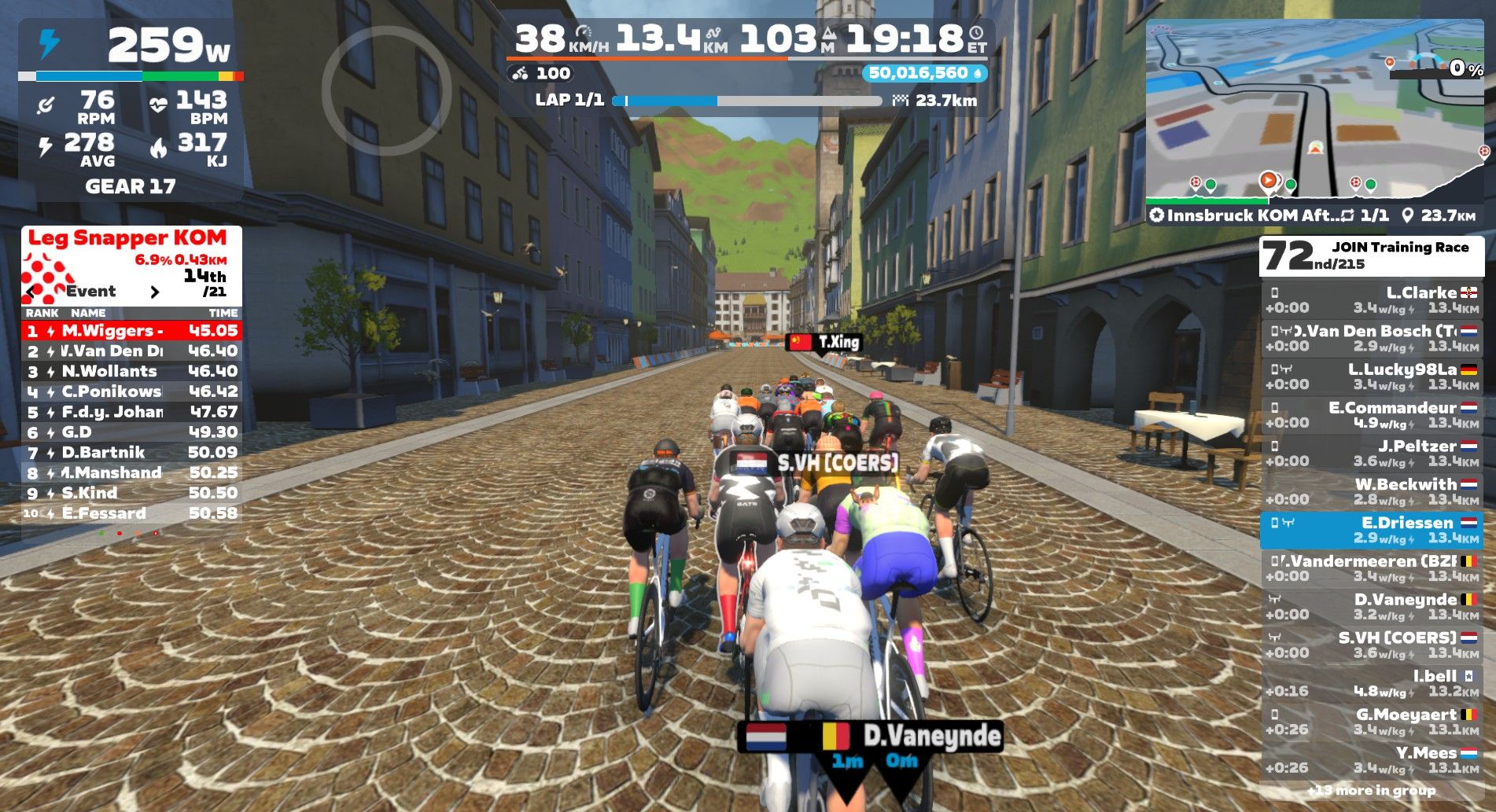This screenshot has width=1496, height=812.
Task: Show next leaderboard with right arrow
Action: coord(155,292)
